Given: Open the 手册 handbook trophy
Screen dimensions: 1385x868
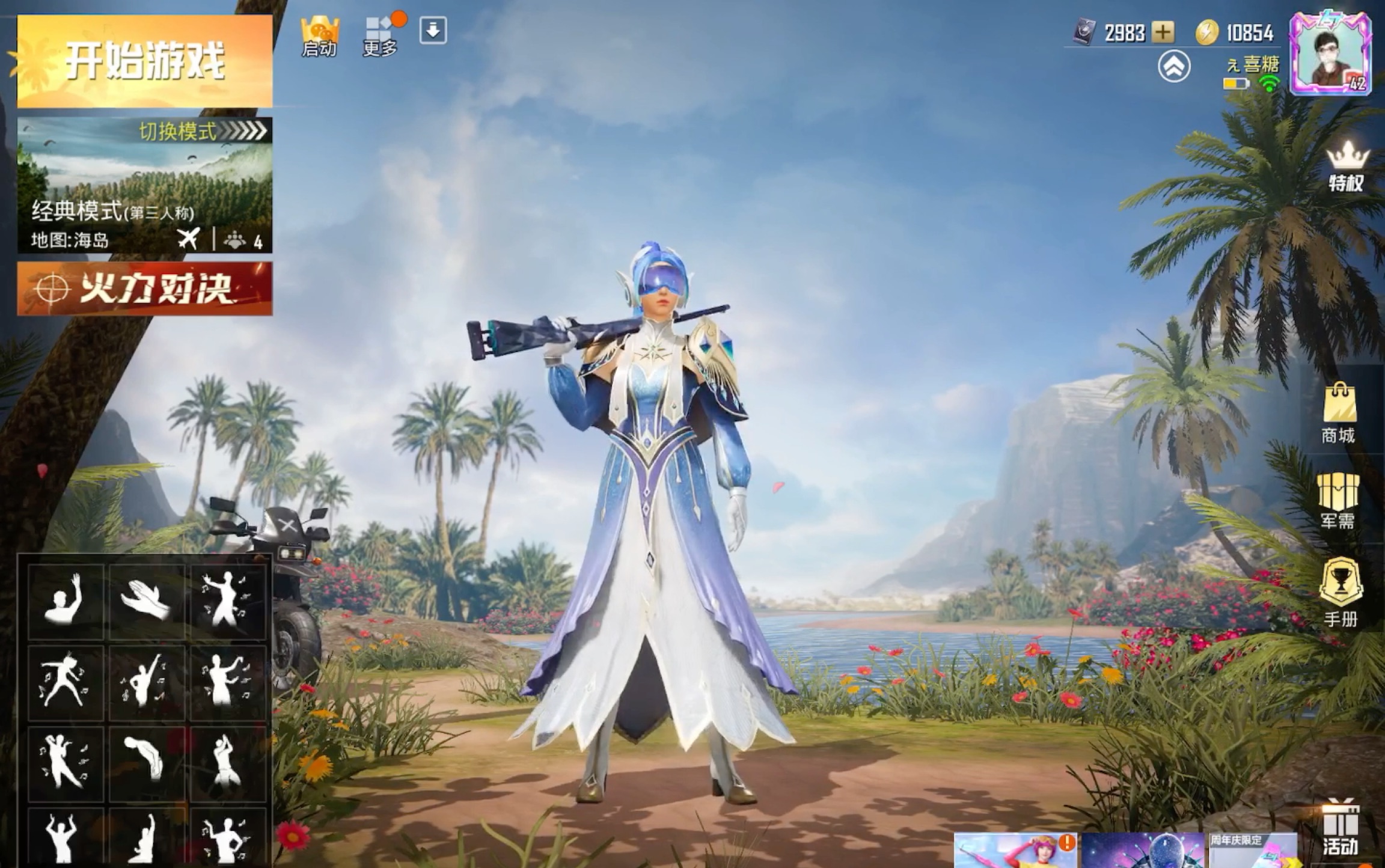Looking at the screenshot, I should 1341,591.
